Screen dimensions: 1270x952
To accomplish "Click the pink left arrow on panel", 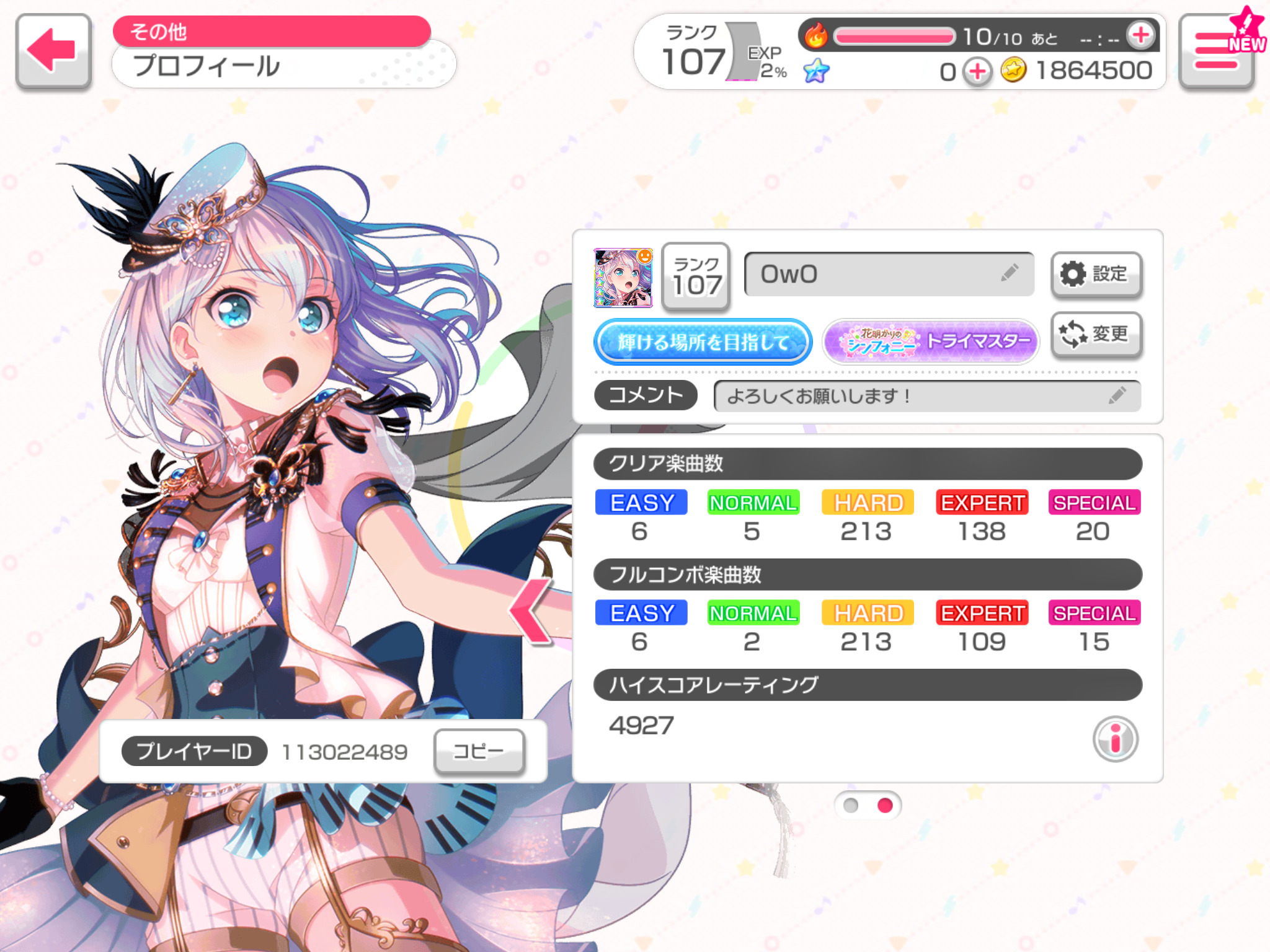I will pos(531,610).
